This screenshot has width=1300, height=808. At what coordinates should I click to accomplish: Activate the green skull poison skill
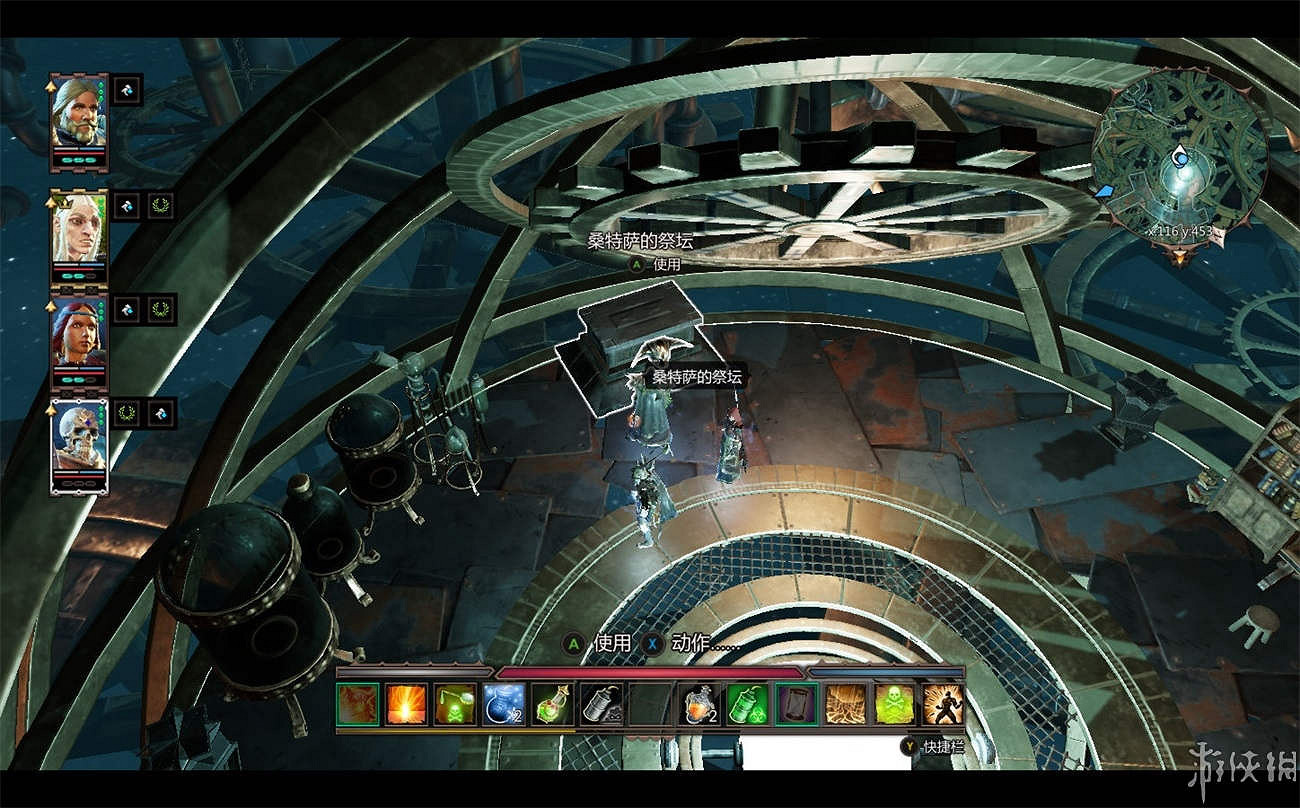click(894, 704)
